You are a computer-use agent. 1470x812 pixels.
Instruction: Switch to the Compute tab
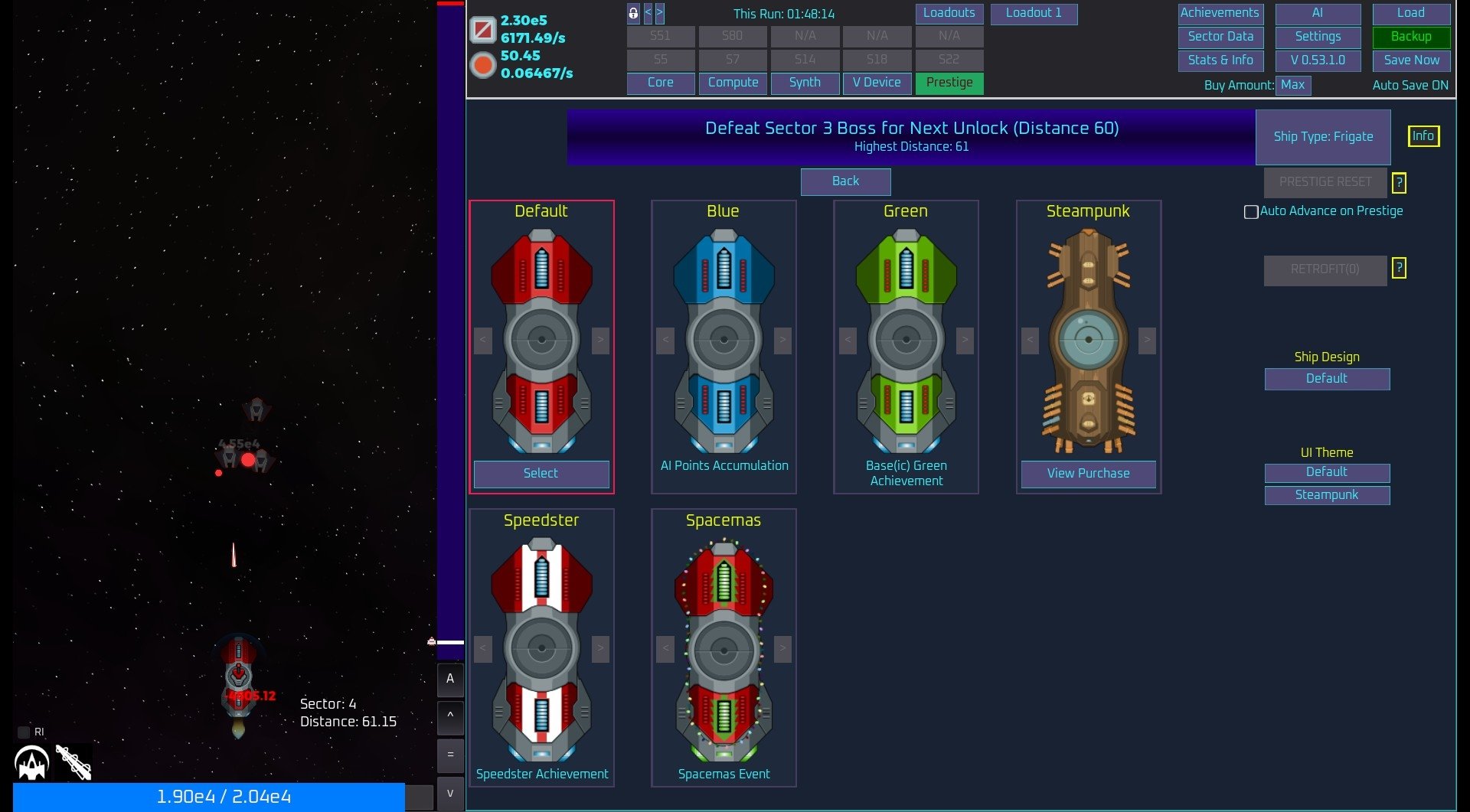[733, 83]
